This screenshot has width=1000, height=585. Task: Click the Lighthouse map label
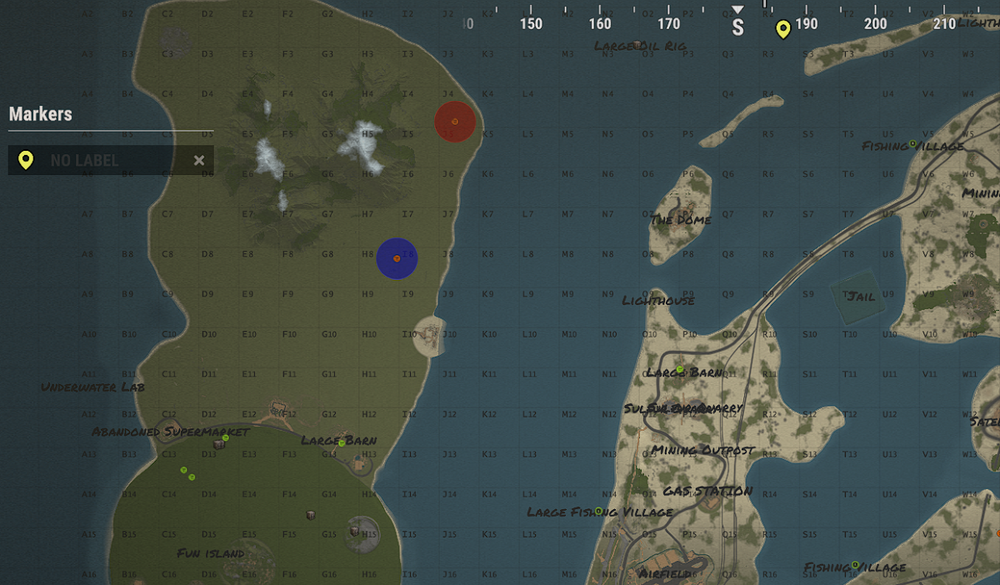click(x=658, y=301)
